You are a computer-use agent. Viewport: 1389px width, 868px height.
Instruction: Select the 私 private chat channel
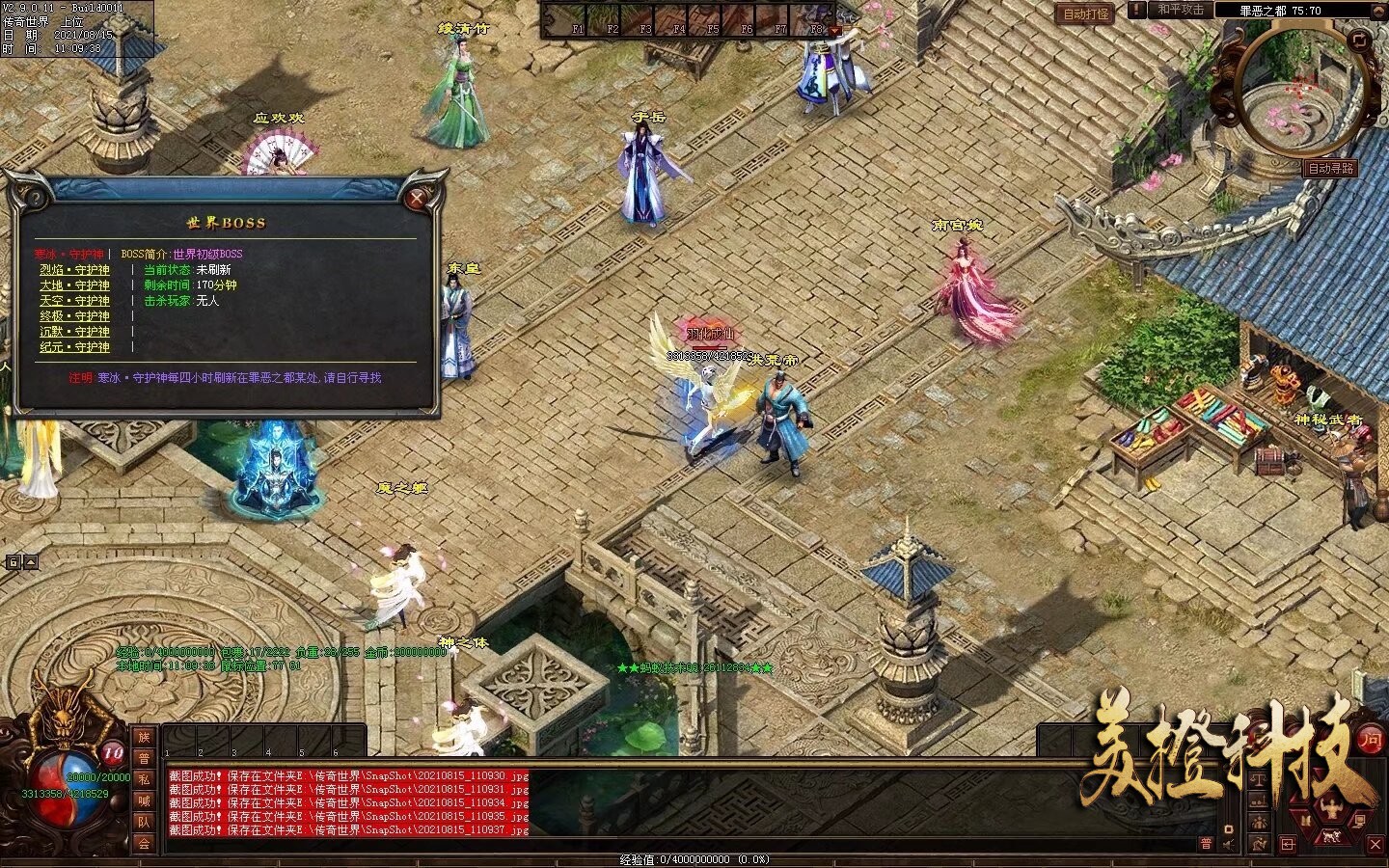click(144, 779)
